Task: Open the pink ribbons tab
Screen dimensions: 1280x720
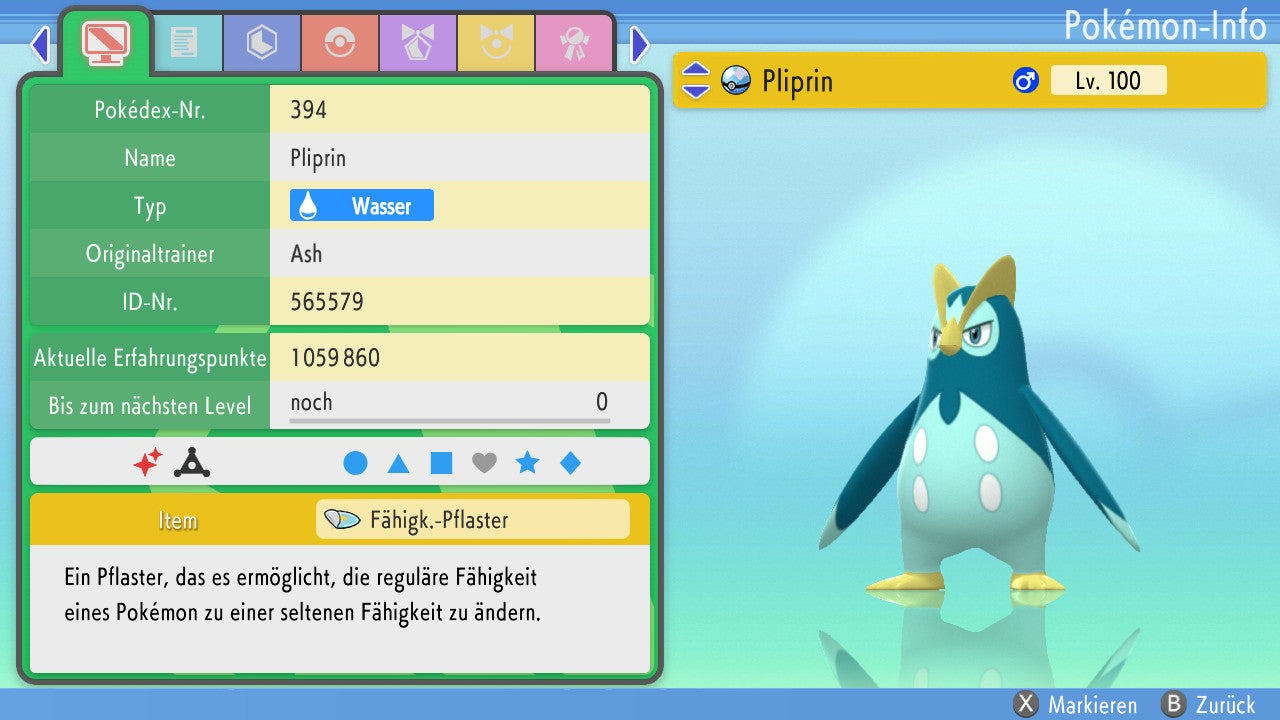Action: 574,43
